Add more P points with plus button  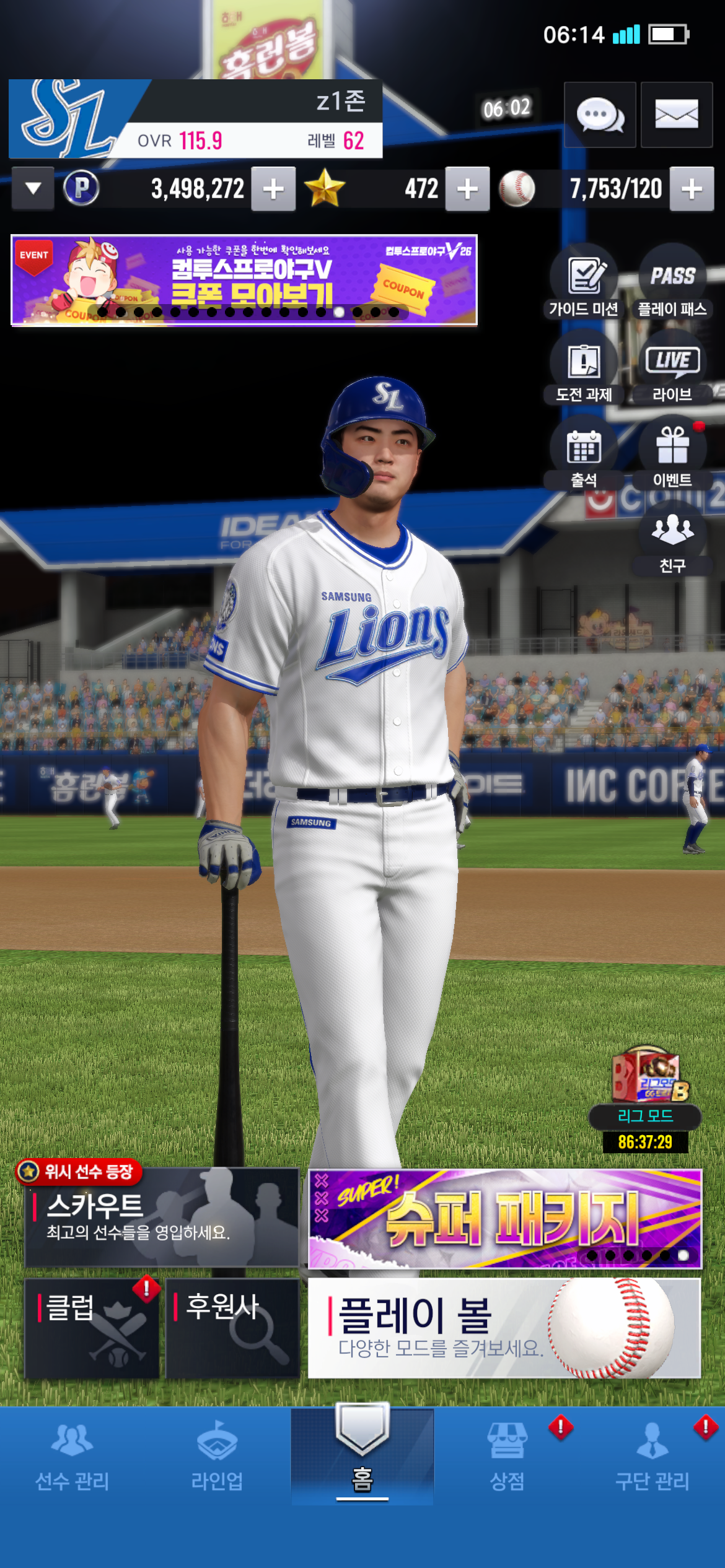point(273,189)
